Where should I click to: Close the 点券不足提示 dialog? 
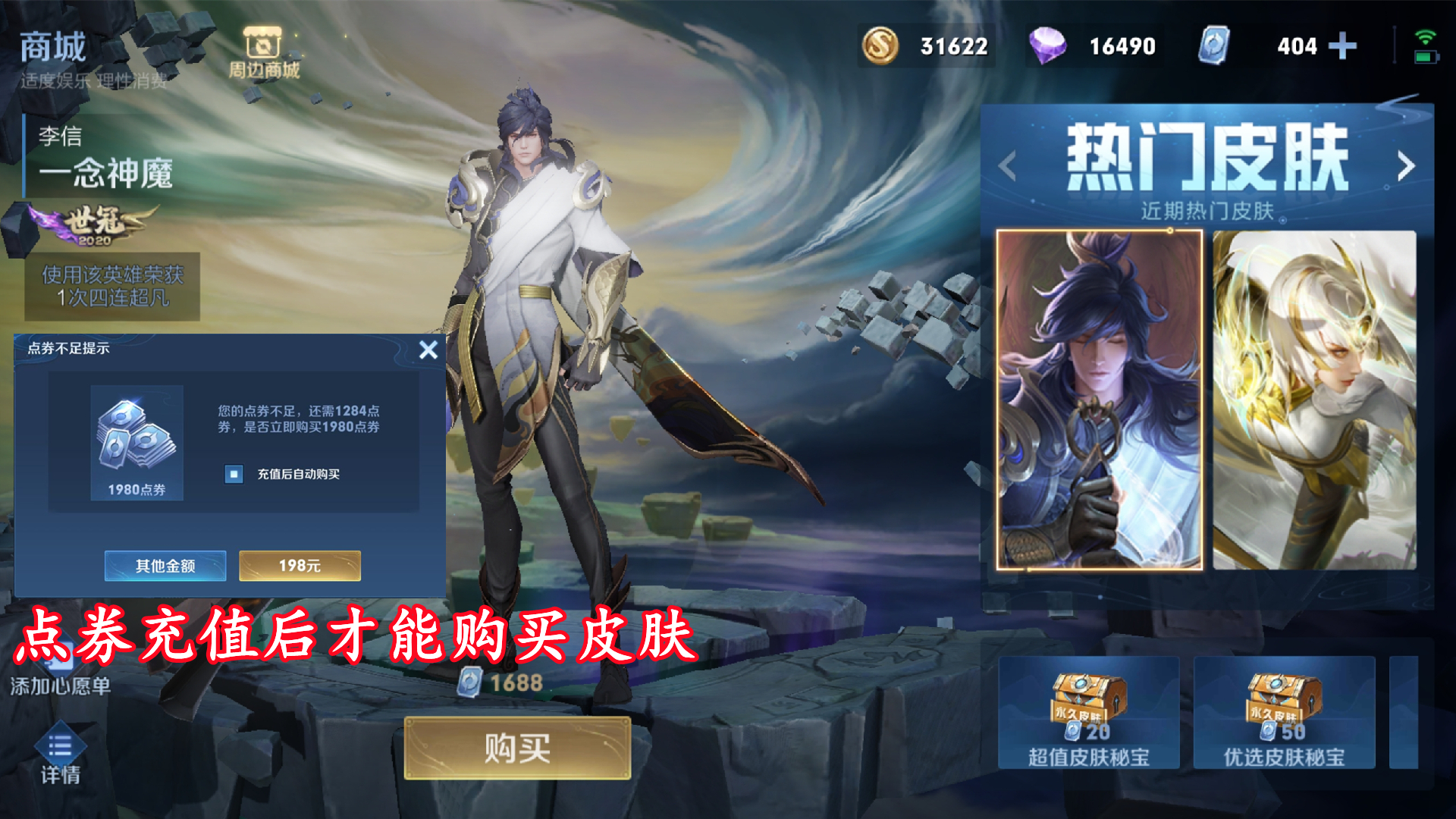click(x=429, y=350)
